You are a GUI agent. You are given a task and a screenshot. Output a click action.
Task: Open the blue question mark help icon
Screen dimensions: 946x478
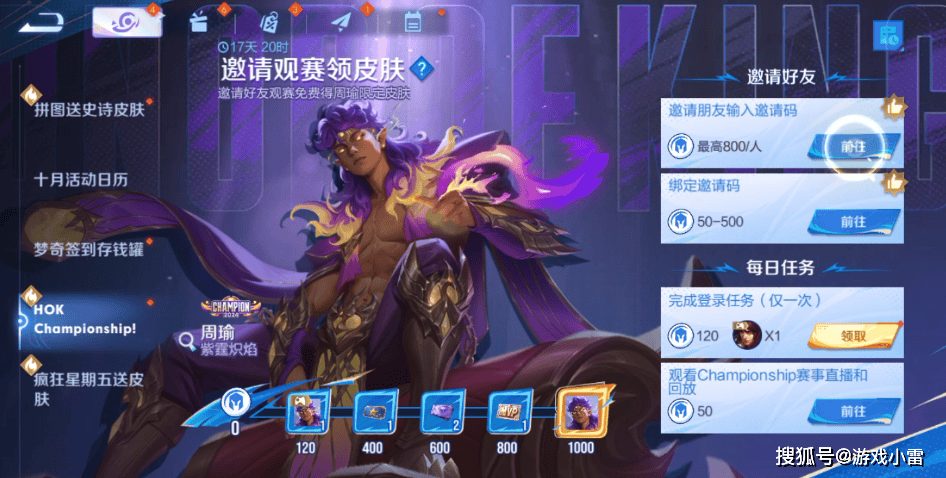coord(422,68)
